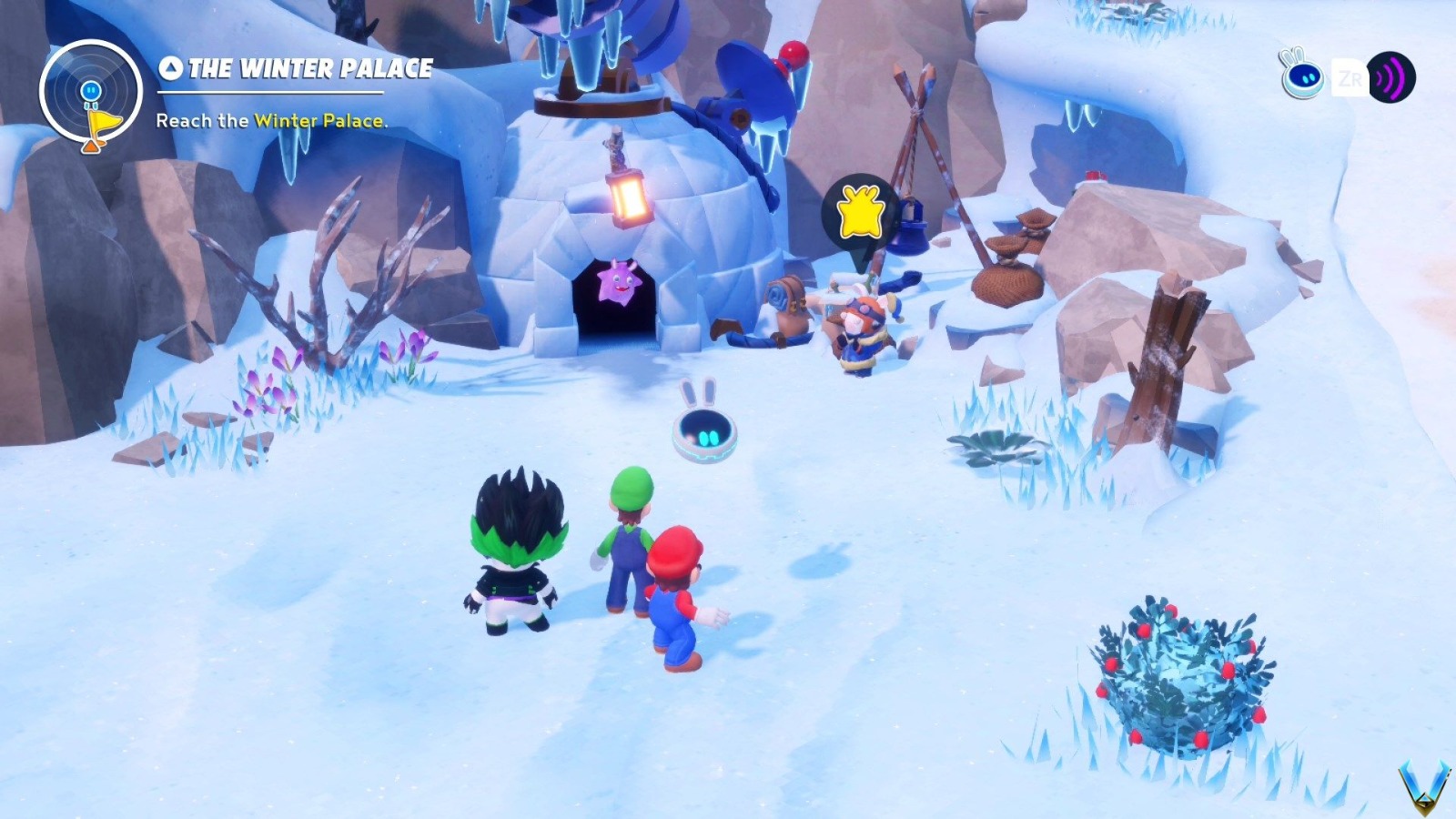Click the white triangle icon beside the objective title
The image size is (1456, 819).
[169, 67]
